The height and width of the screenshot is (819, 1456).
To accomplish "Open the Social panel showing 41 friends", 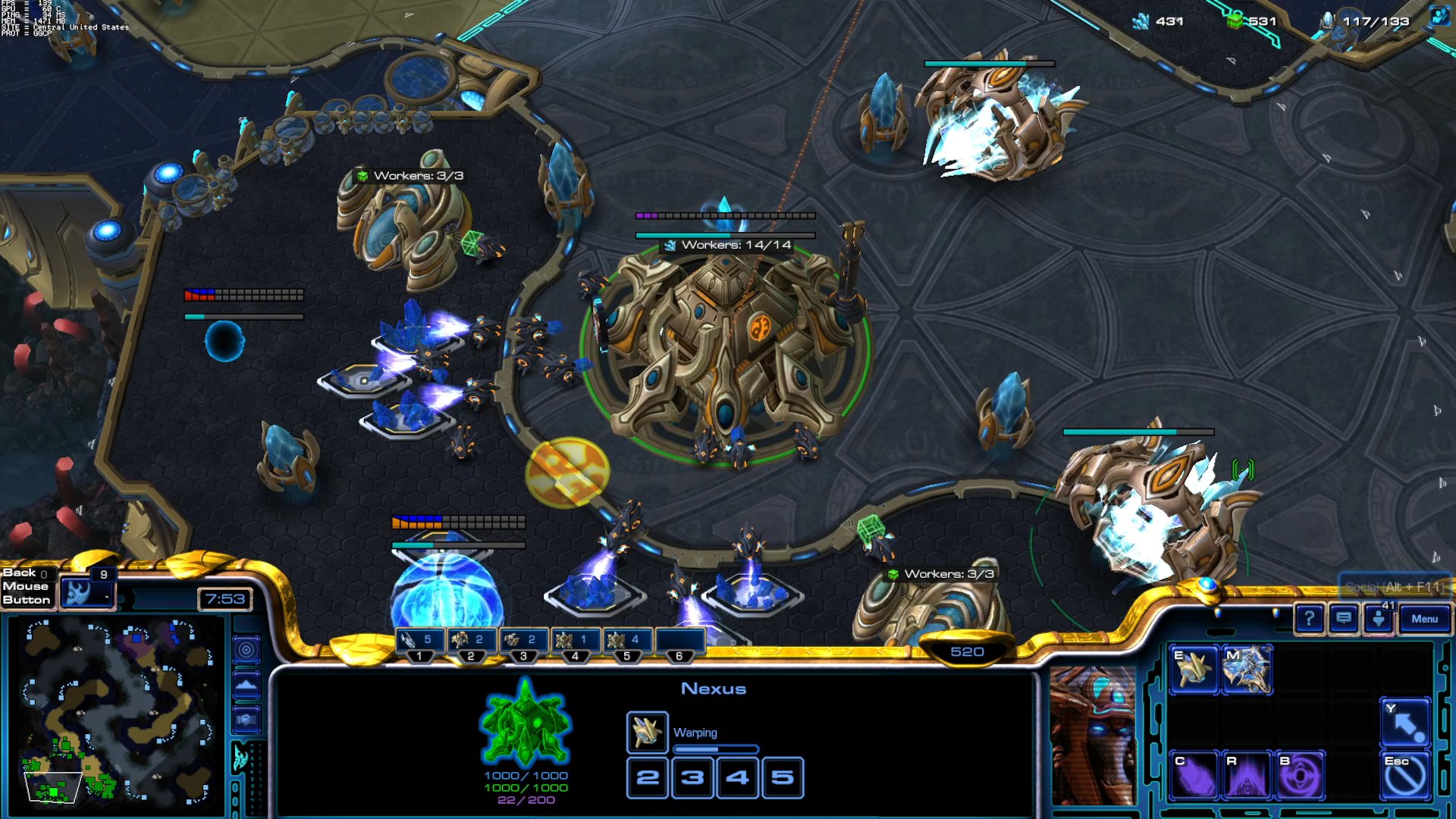I will pos(1379,618).
